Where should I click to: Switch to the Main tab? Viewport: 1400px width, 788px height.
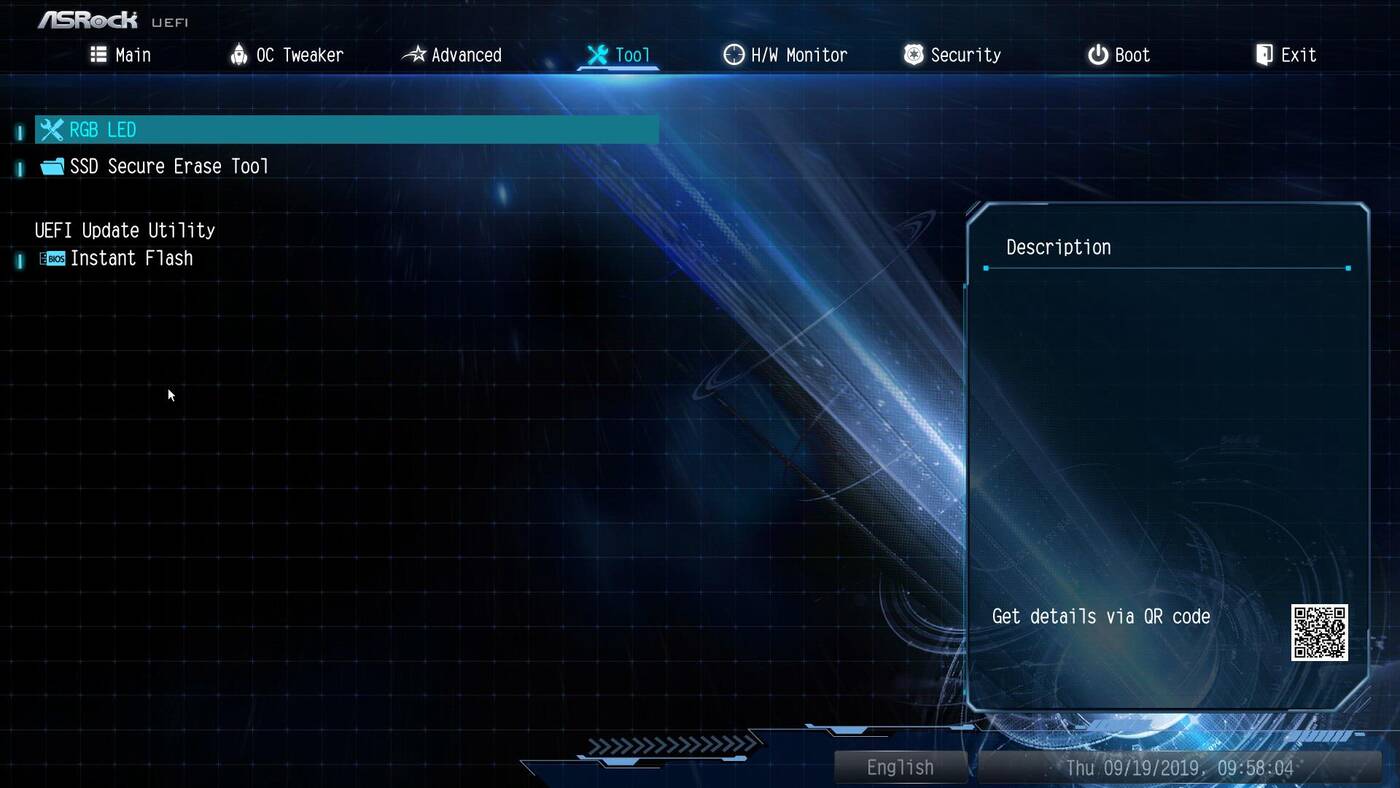click(121, 55)
